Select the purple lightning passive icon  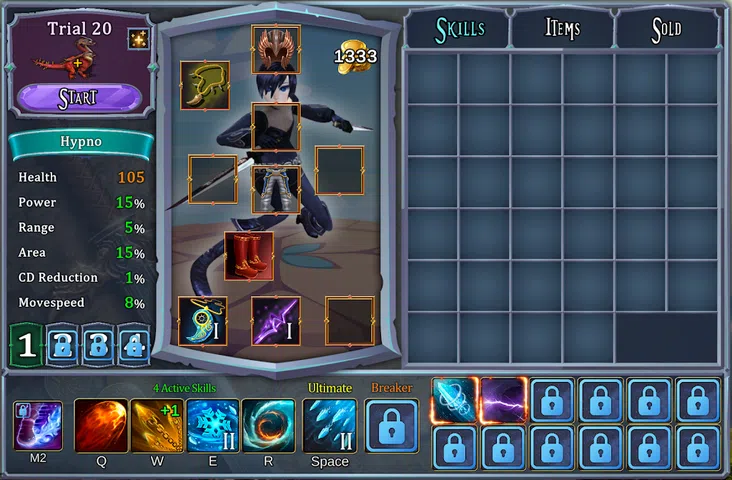tap(504, 400)
